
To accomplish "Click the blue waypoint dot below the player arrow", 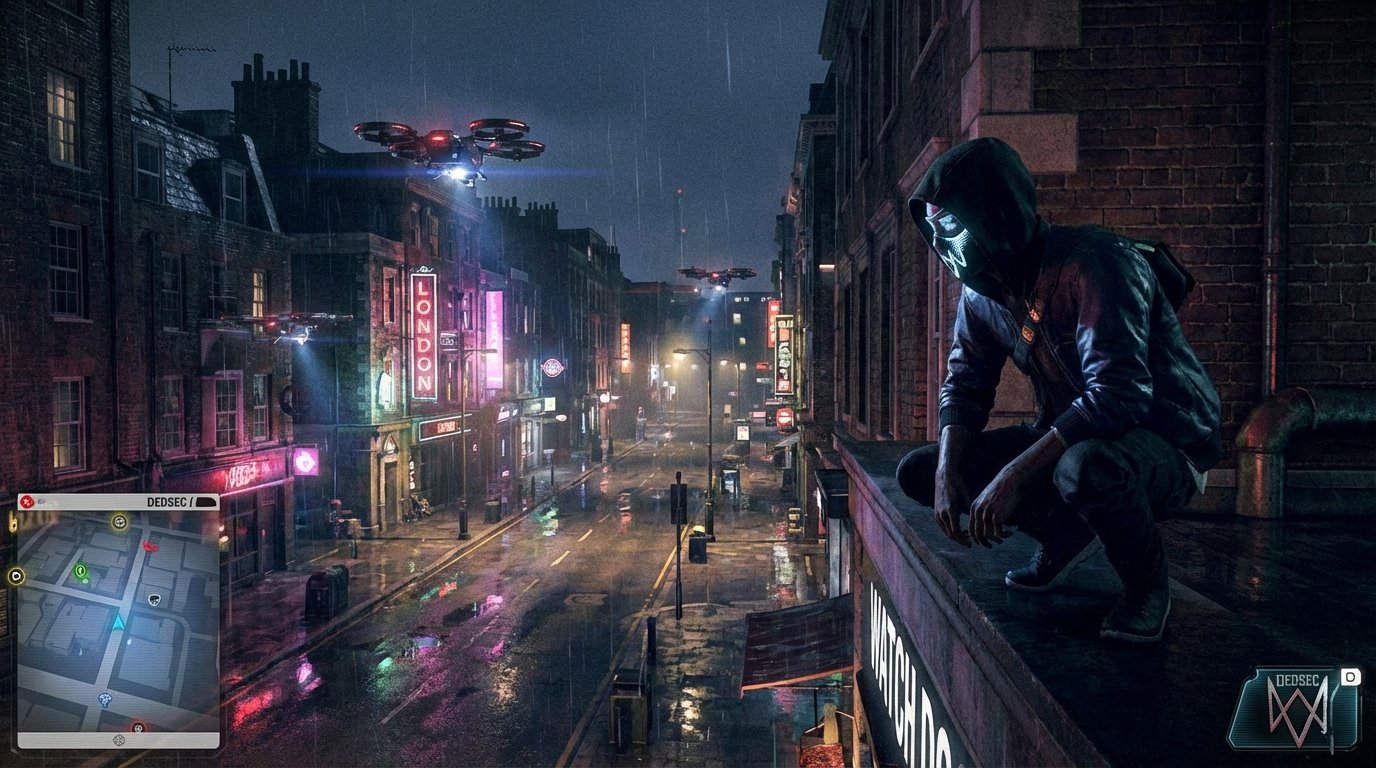I will [x=129, y=642].
